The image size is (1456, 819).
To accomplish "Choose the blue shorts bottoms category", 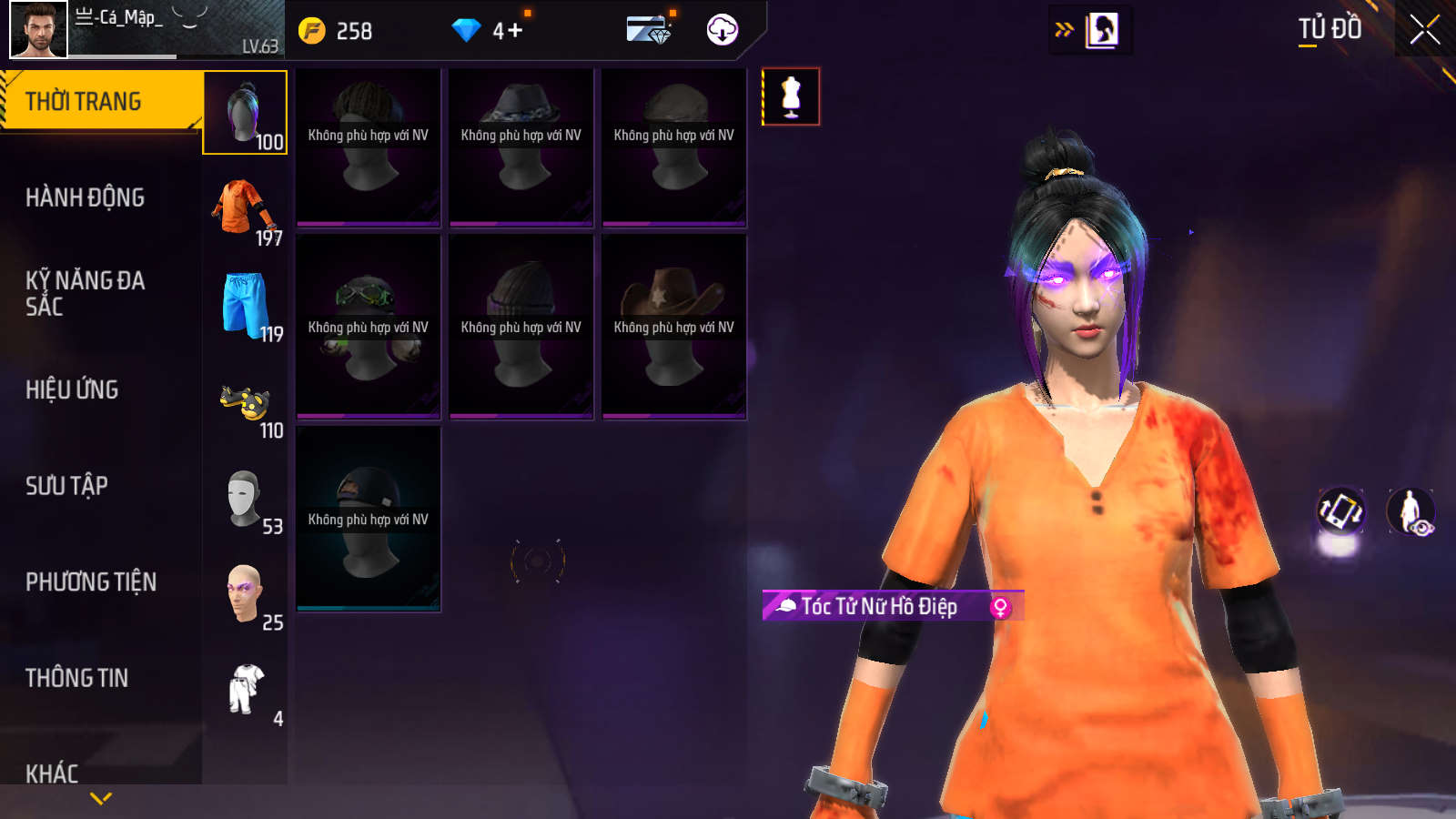I will [245, 305].
